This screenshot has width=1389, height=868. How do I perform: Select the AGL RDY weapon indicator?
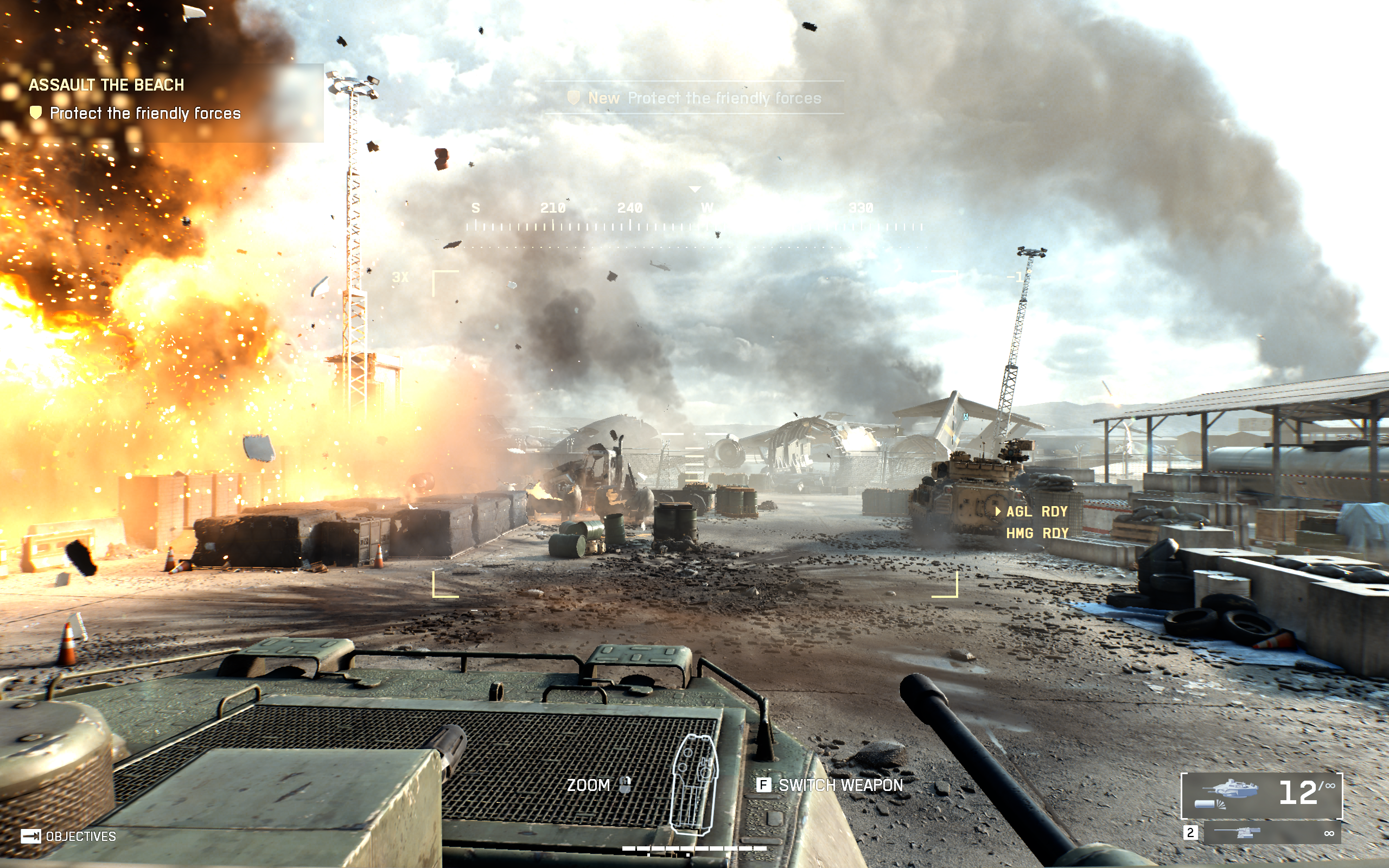point(1036,512)
